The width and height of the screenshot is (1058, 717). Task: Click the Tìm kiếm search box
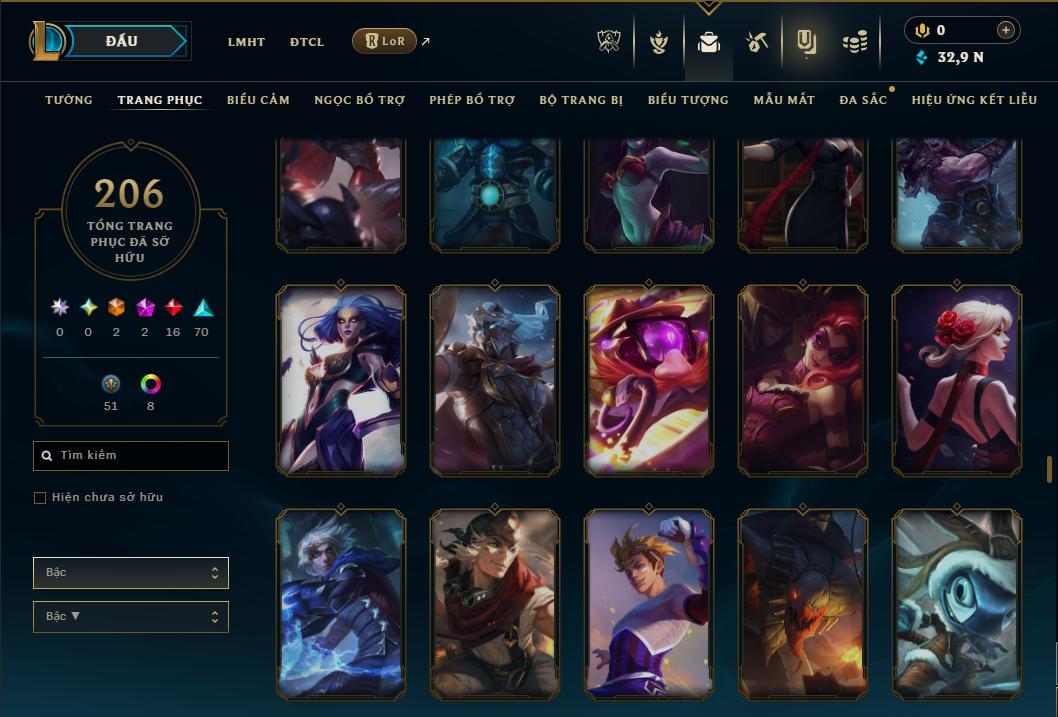[131, 456]
